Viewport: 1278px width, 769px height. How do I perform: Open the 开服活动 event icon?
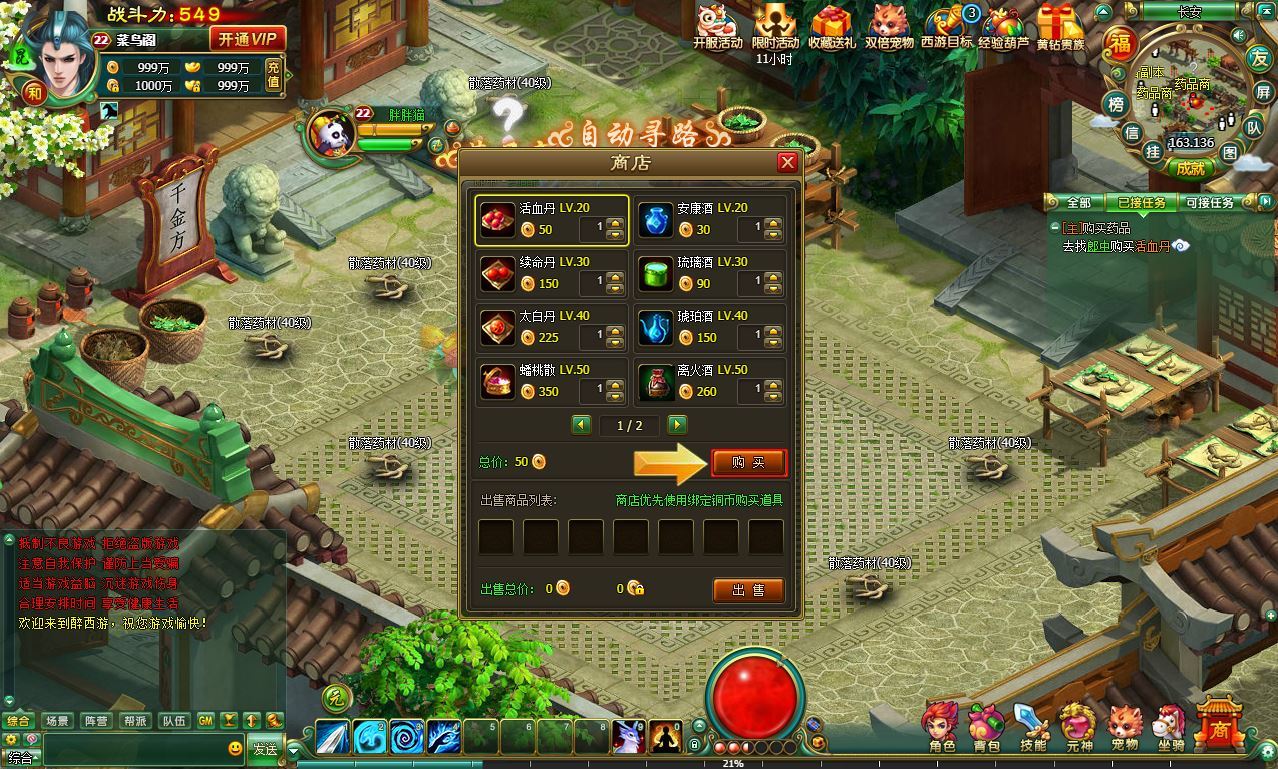(717, 26)
